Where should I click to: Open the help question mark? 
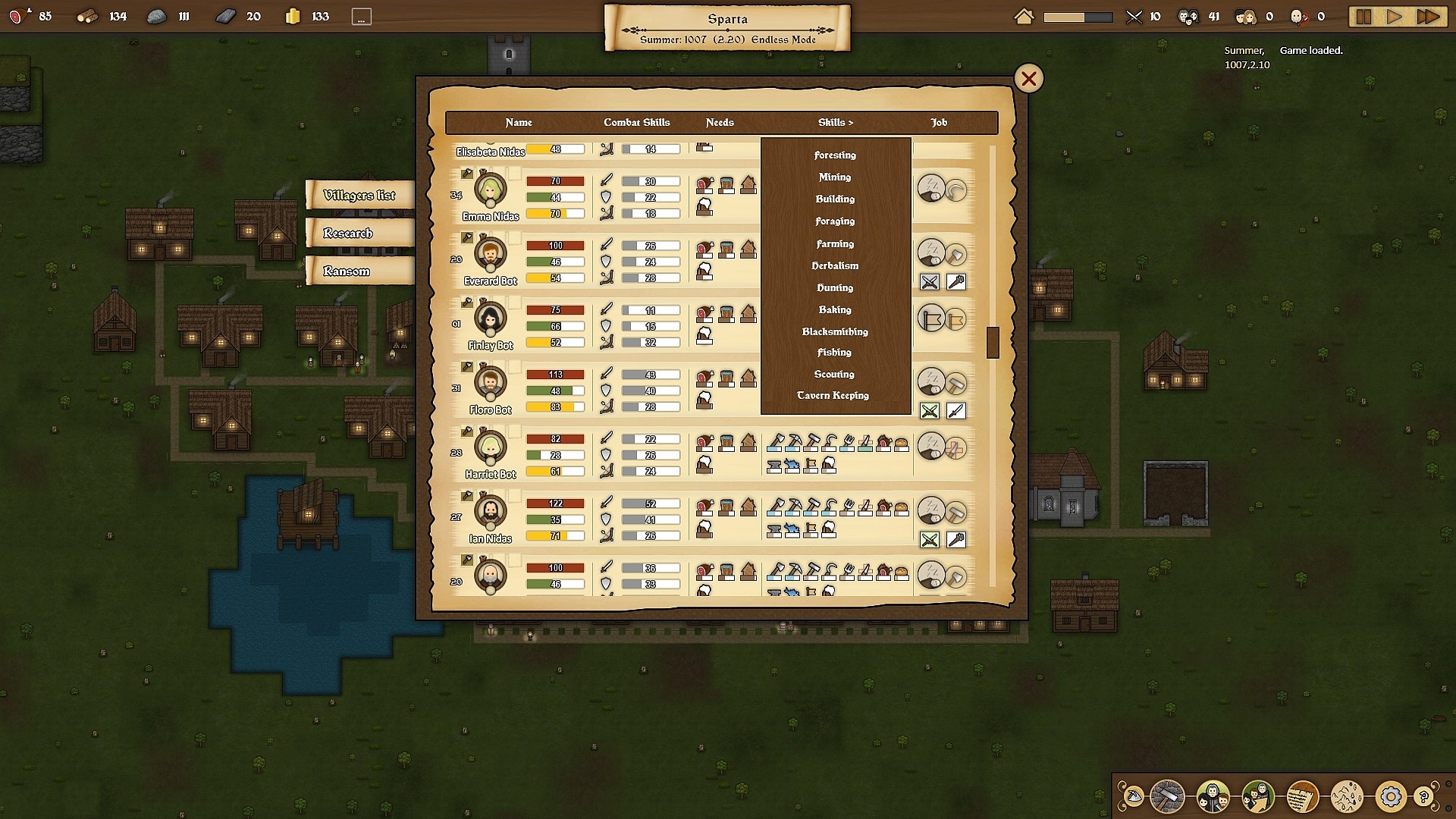(x=1423, y=797)
